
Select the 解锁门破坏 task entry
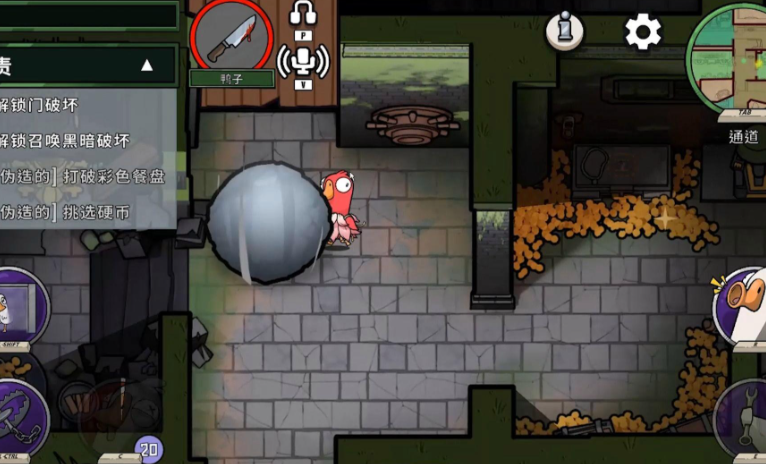tap(40, 104)
